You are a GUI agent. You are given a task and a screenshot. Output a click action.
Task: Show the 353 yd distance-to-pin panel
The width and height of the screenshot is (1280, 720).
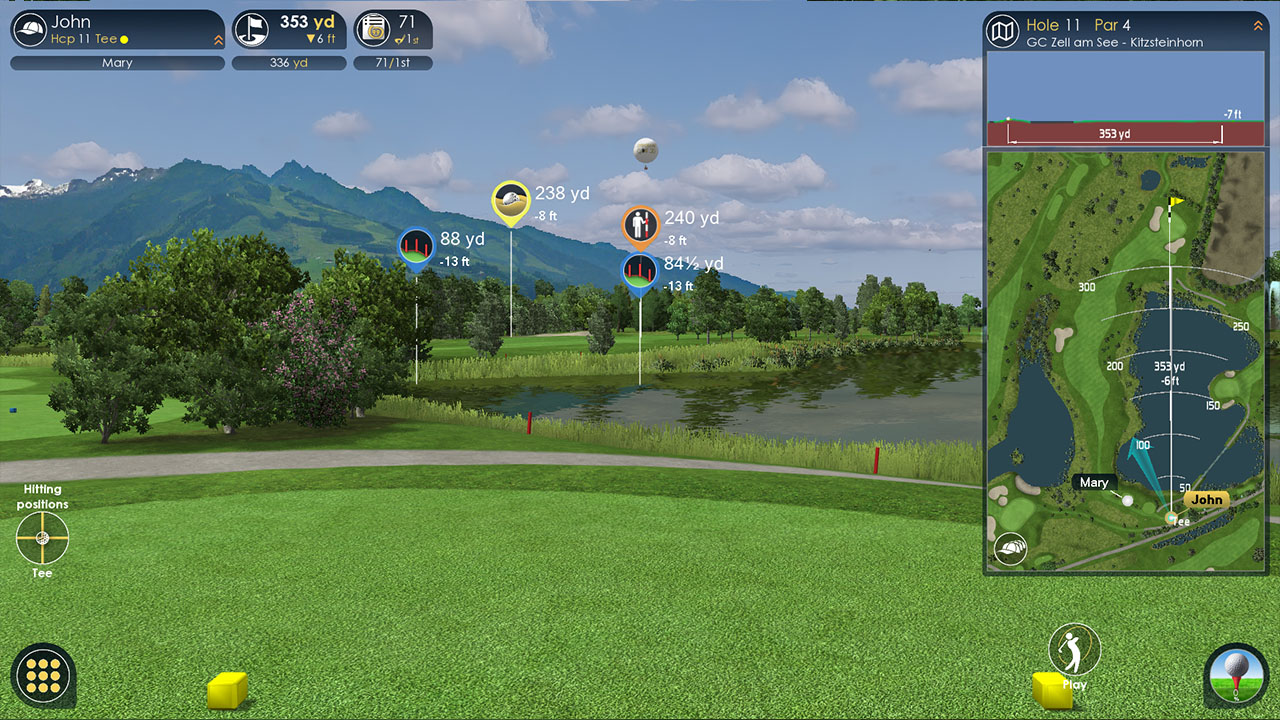coord(289,30)
